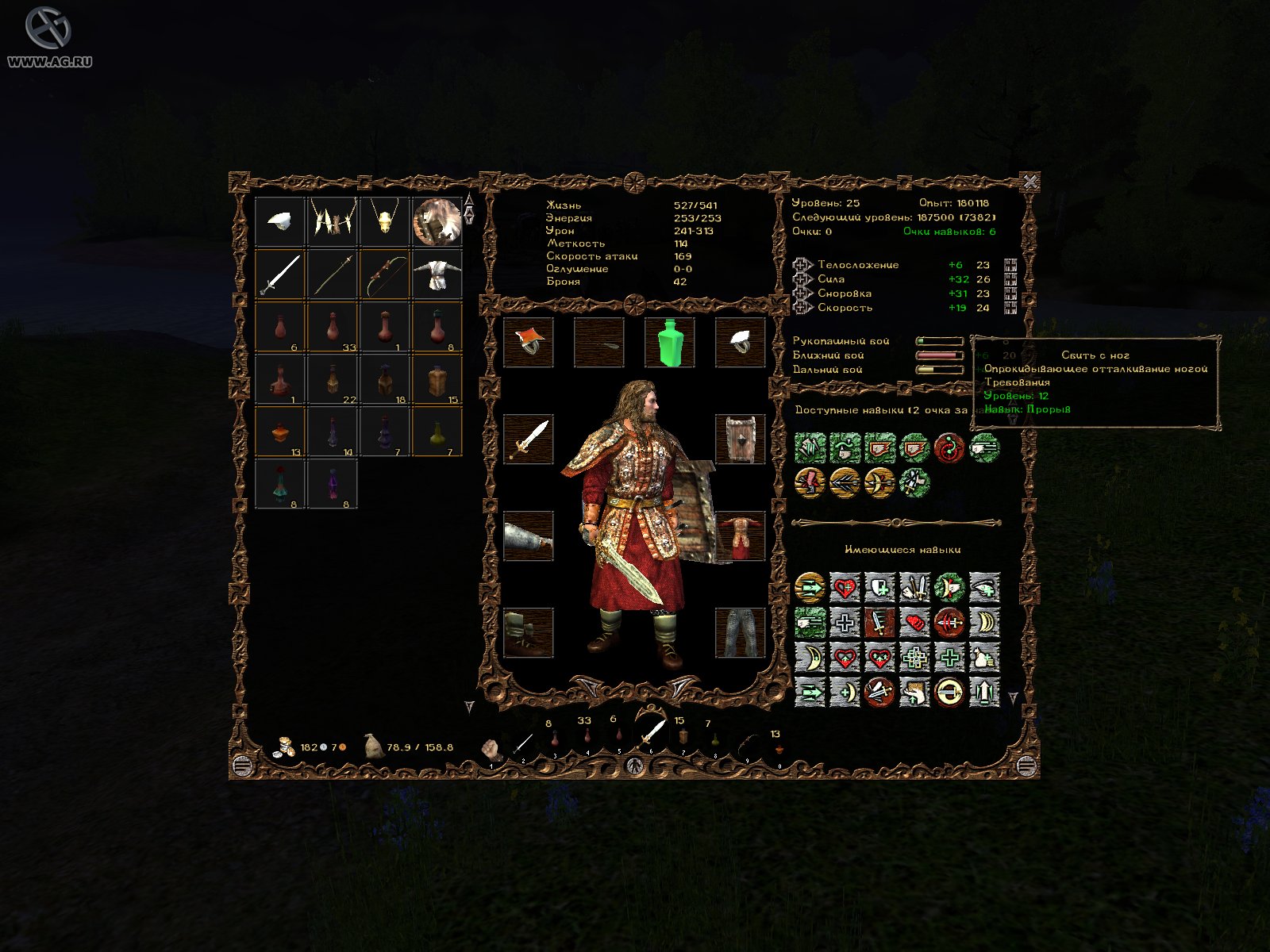Select the longbow in the inventory
The image size is (1270, 952).
[x=385, y=274]
